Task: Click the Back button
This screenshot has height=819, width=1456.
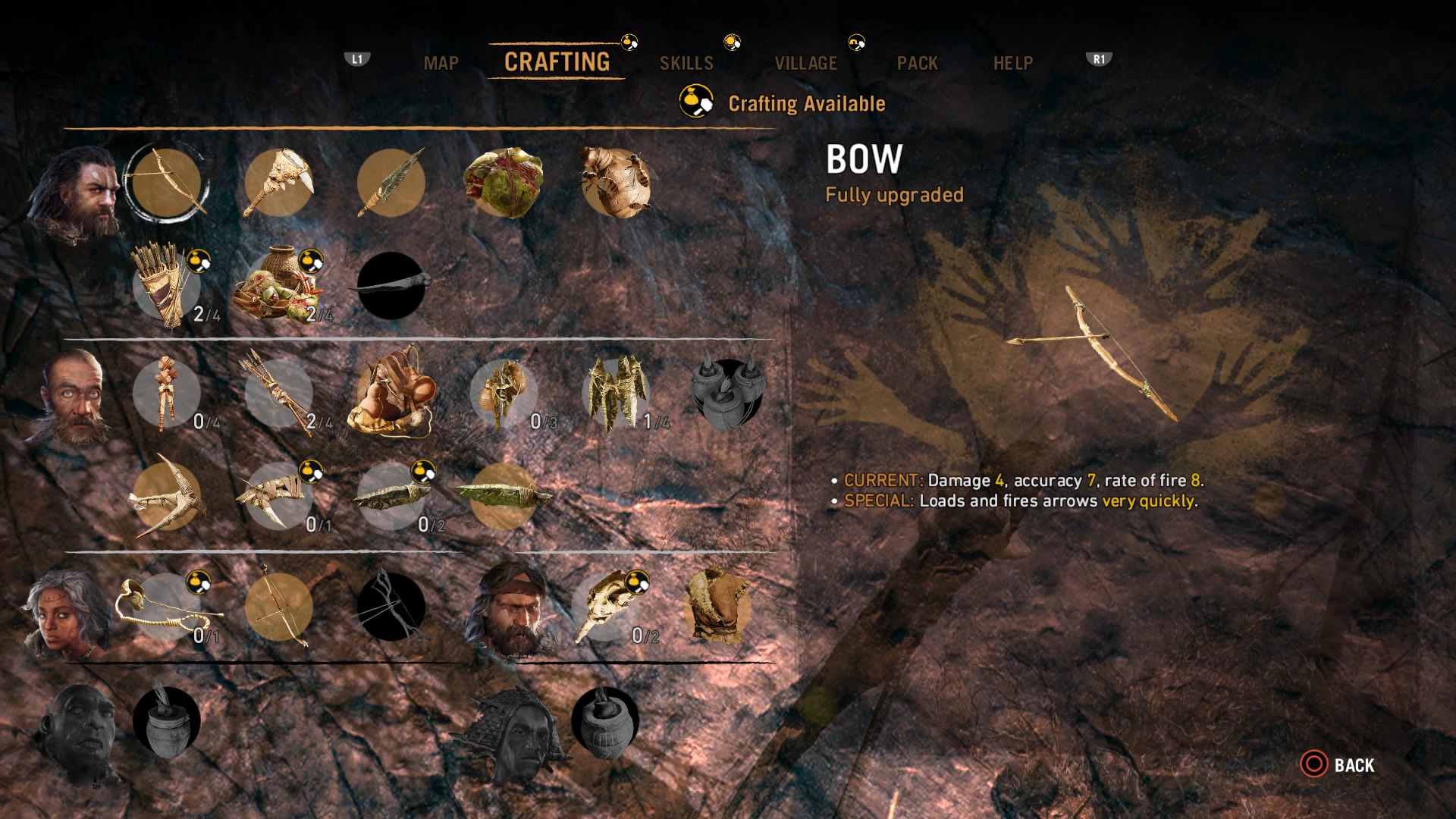Action: [x=1338, y=764]
